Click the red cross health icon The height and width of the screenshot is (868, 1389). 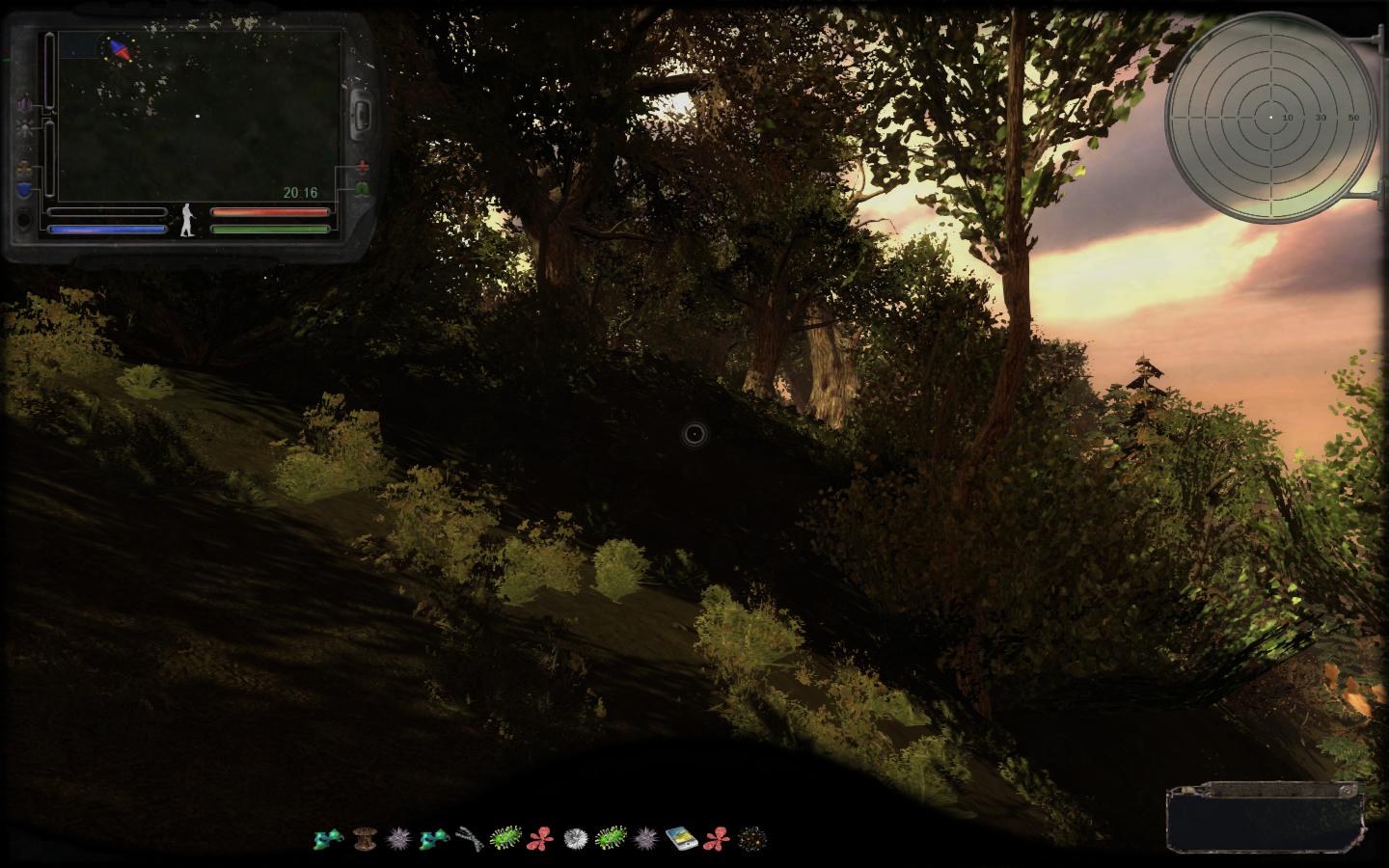363,166
